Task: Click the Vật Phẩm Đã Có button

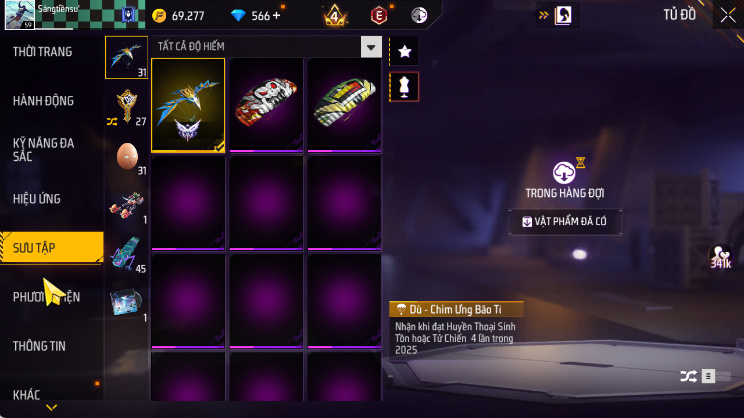Action: [565, 222]
